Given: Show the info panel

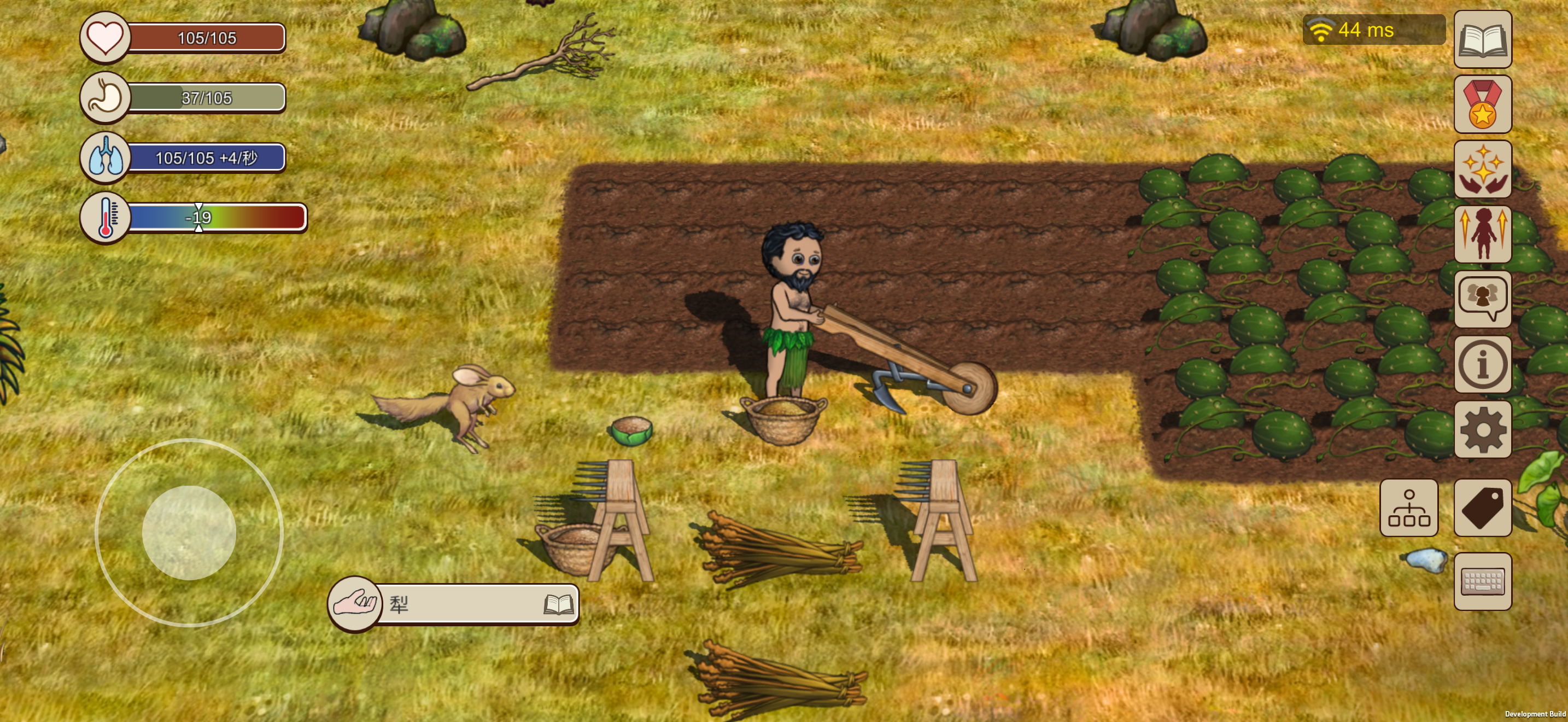Looking at the screenshot, I should point(1482,364).
